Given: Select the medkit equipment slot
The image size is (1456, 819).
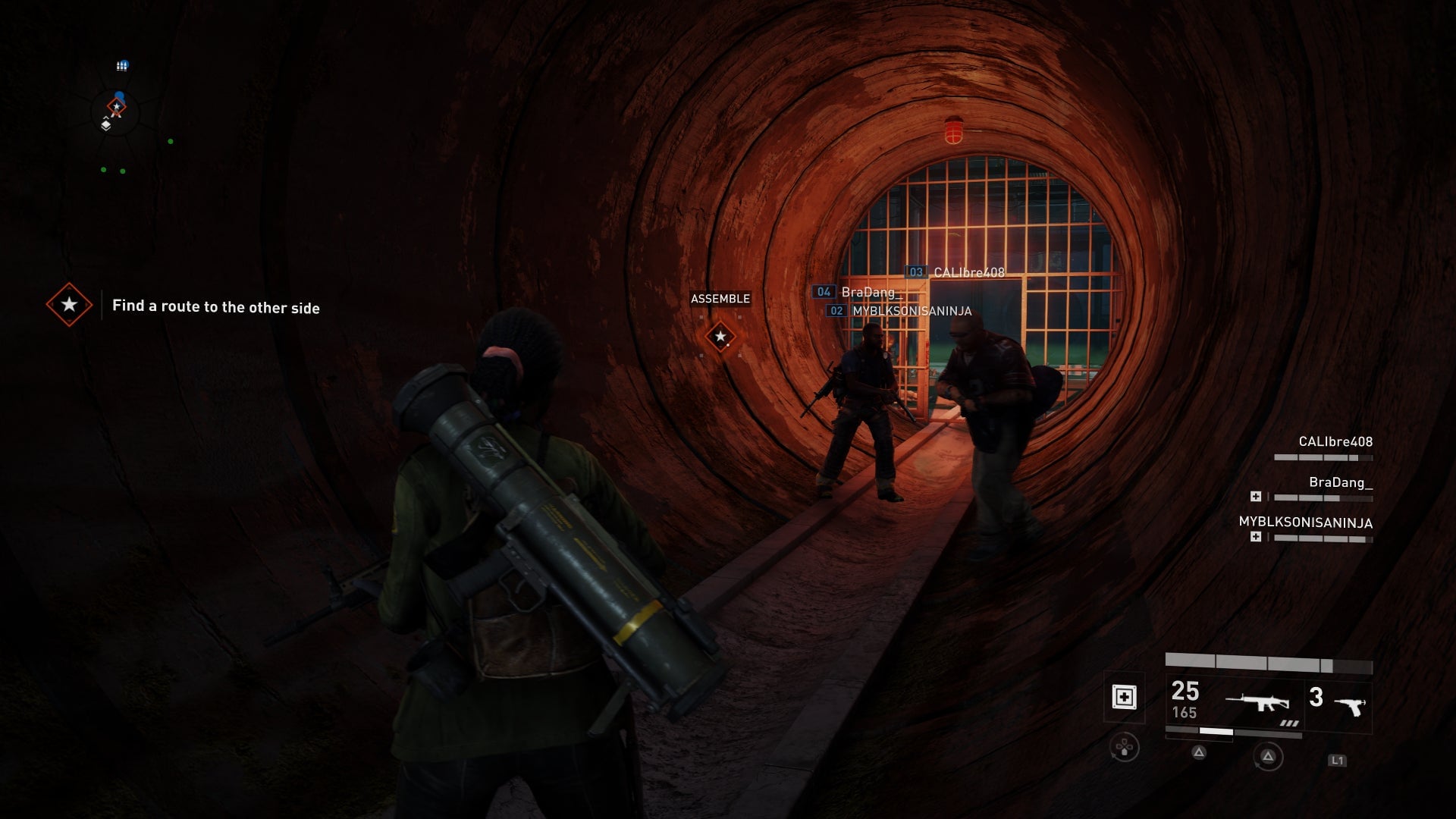Looking at the screenshot, I should [1124, 697].
